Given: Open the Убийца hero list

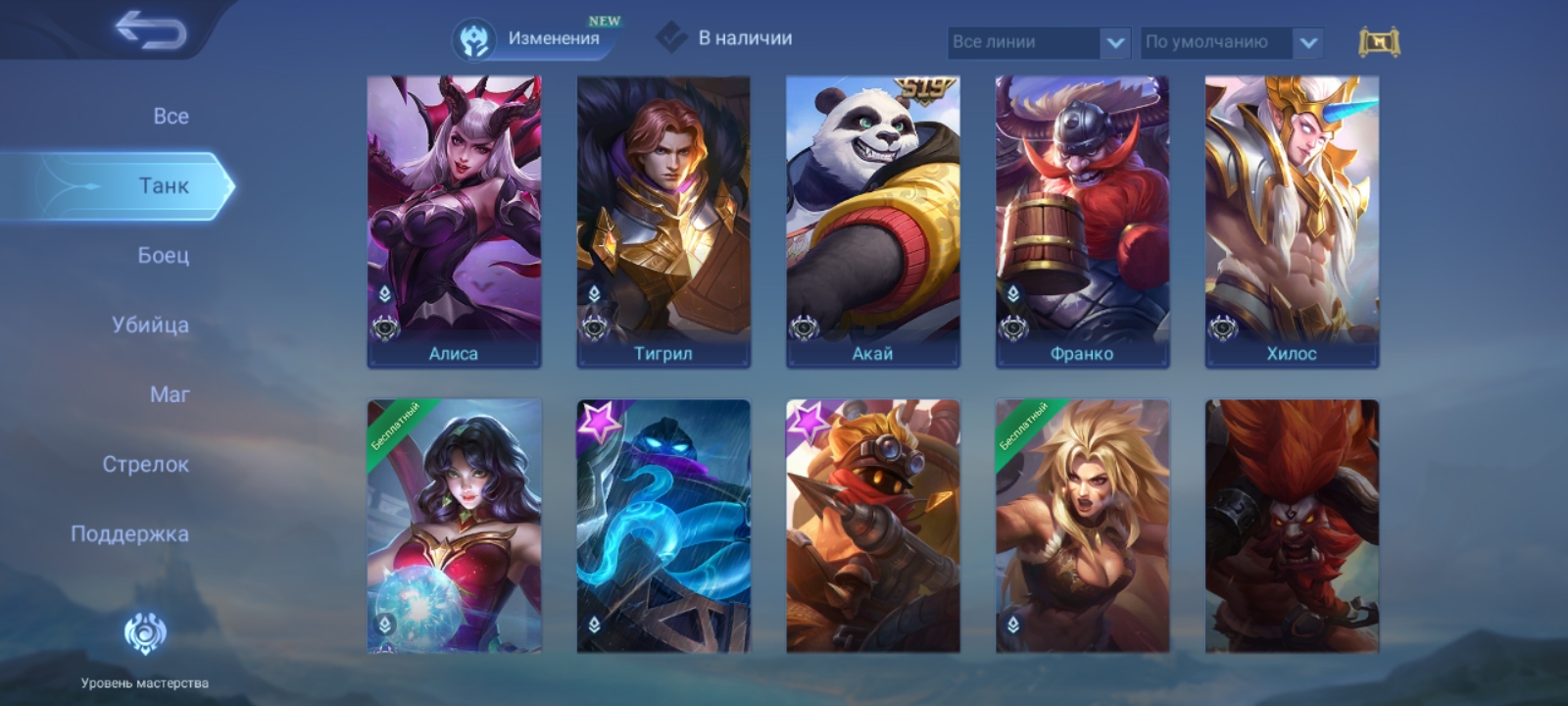Looking at the screenshot, I should coord(150,325).
